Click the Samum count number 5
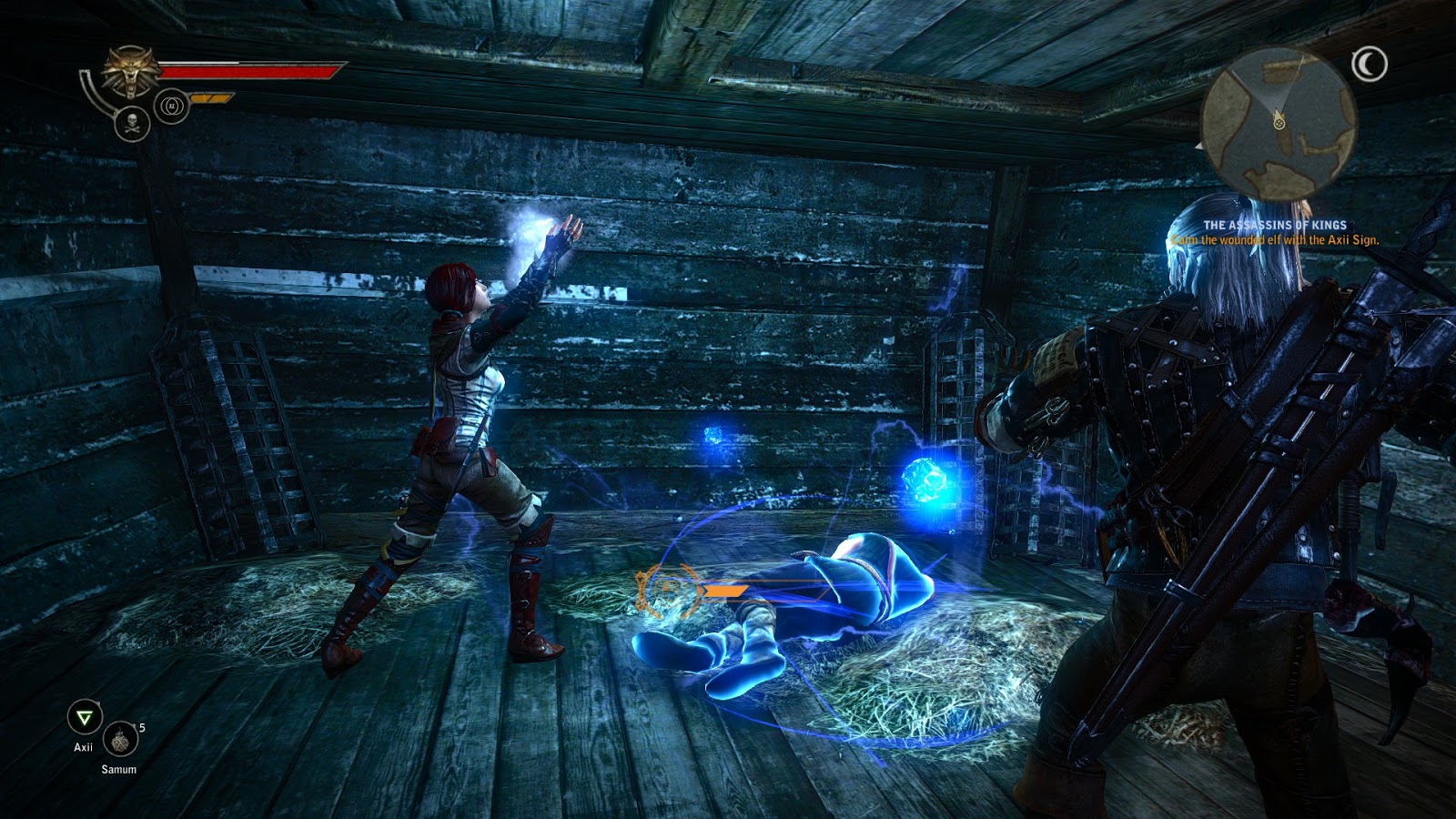Image resolution: width=1456 pixels, height=819 pixels. pos(142,728)
